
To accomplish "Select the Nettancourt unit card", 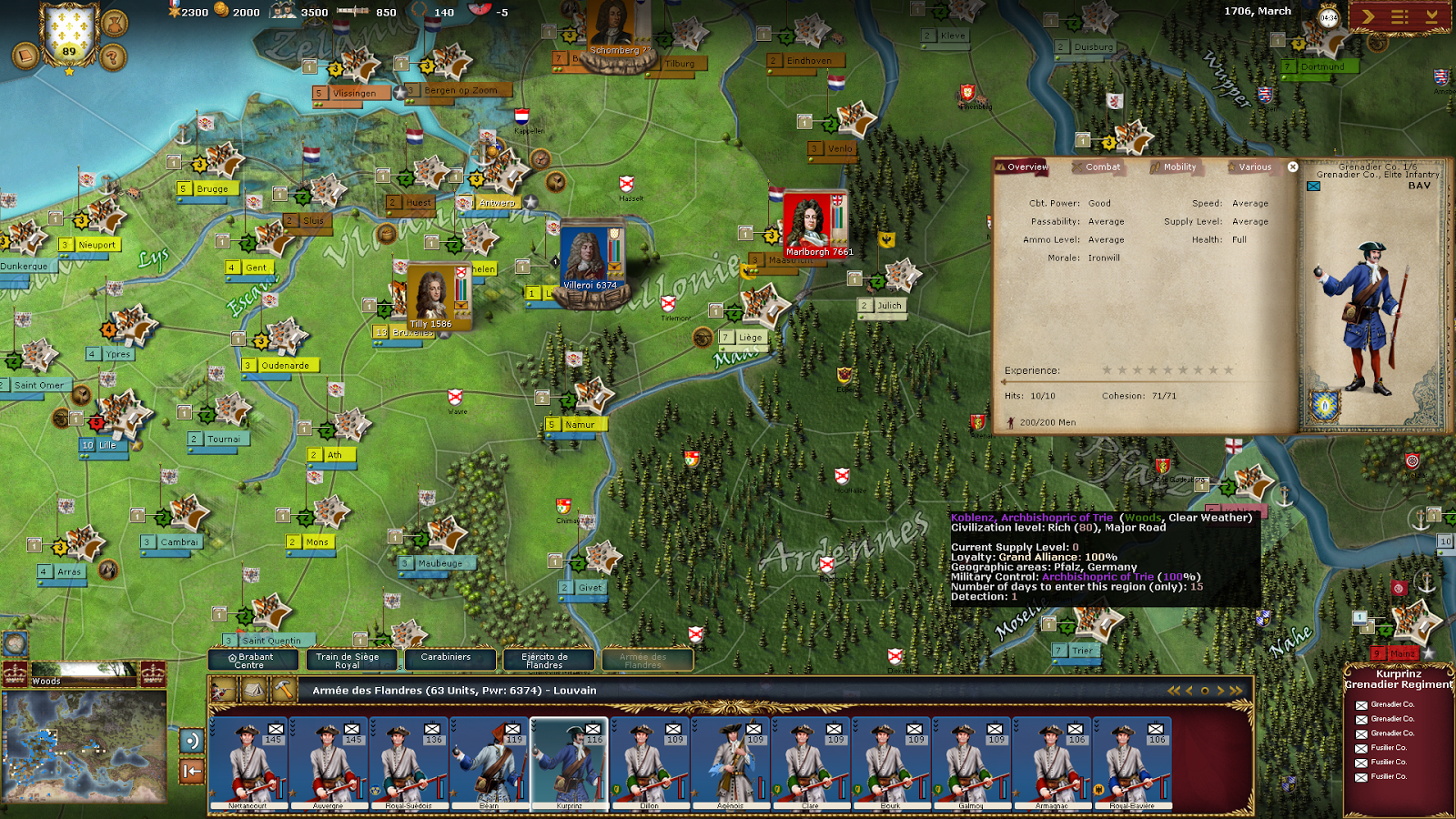I will pos(248,763).
